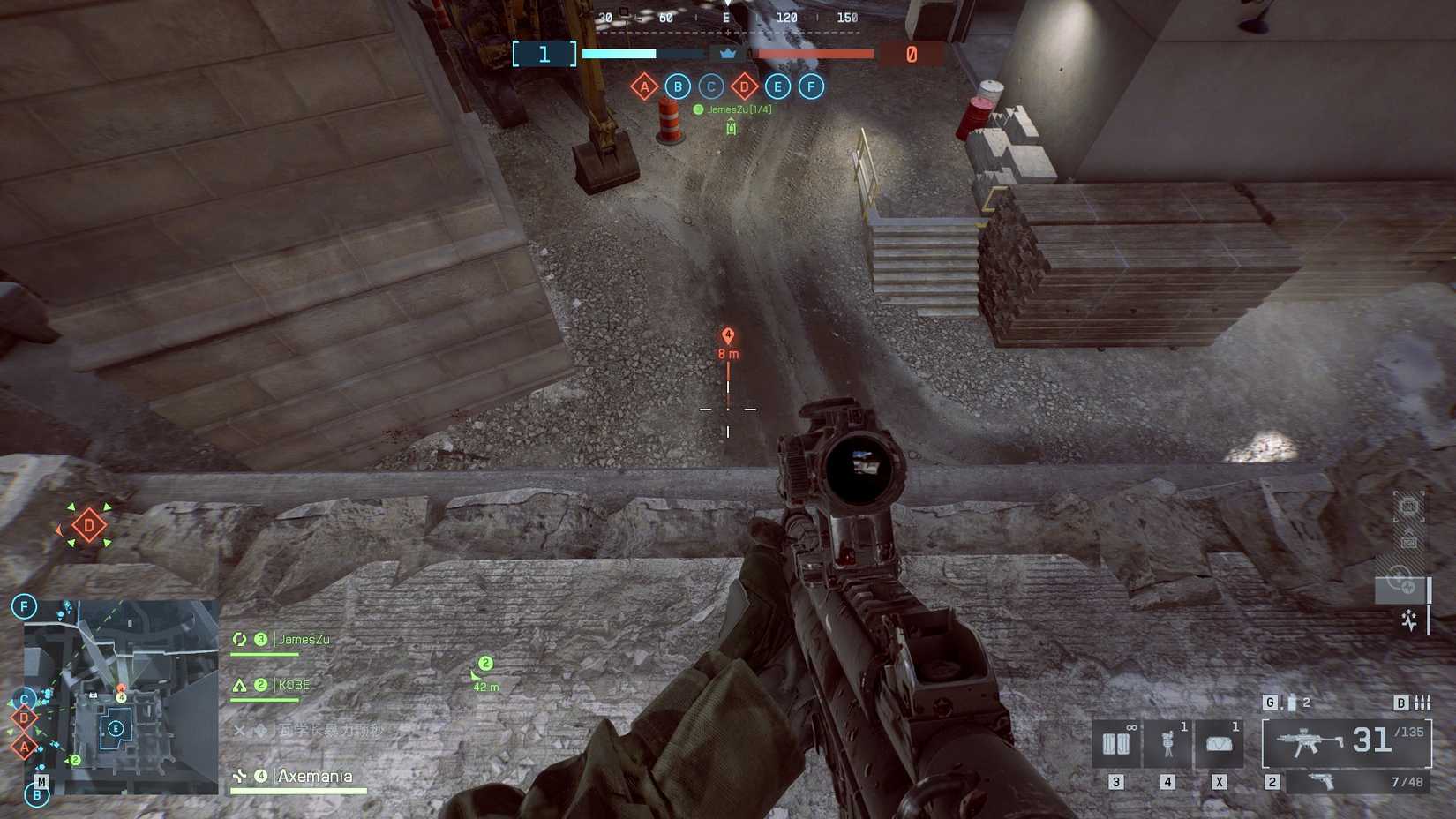This screenshot has height=819, width=1456.
Task: Select the ammo magazines icon in slot 3
Action: pos(1115,742)
